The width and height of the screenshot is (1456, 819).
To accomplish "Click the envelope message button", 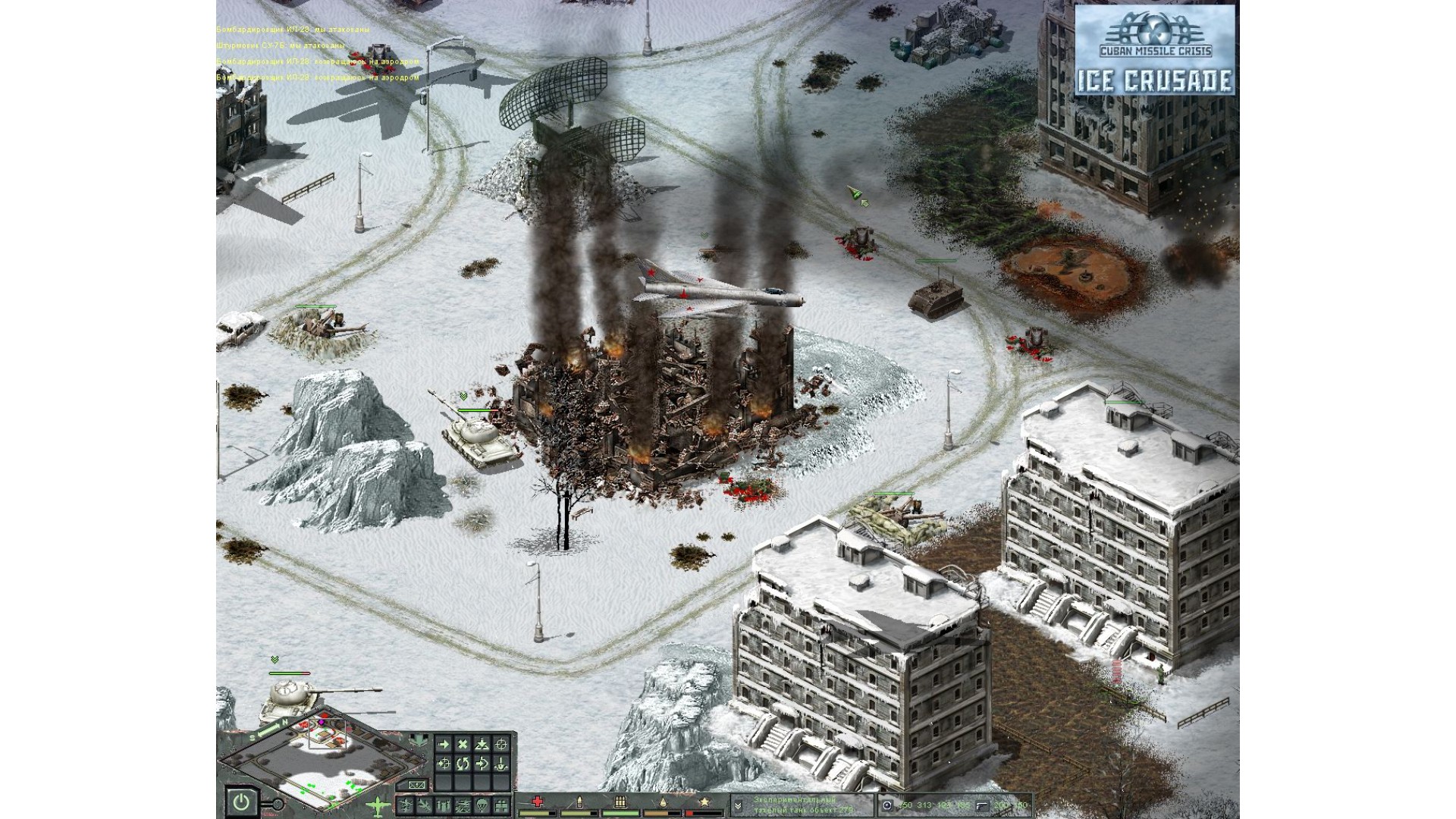I will (416, 785).
